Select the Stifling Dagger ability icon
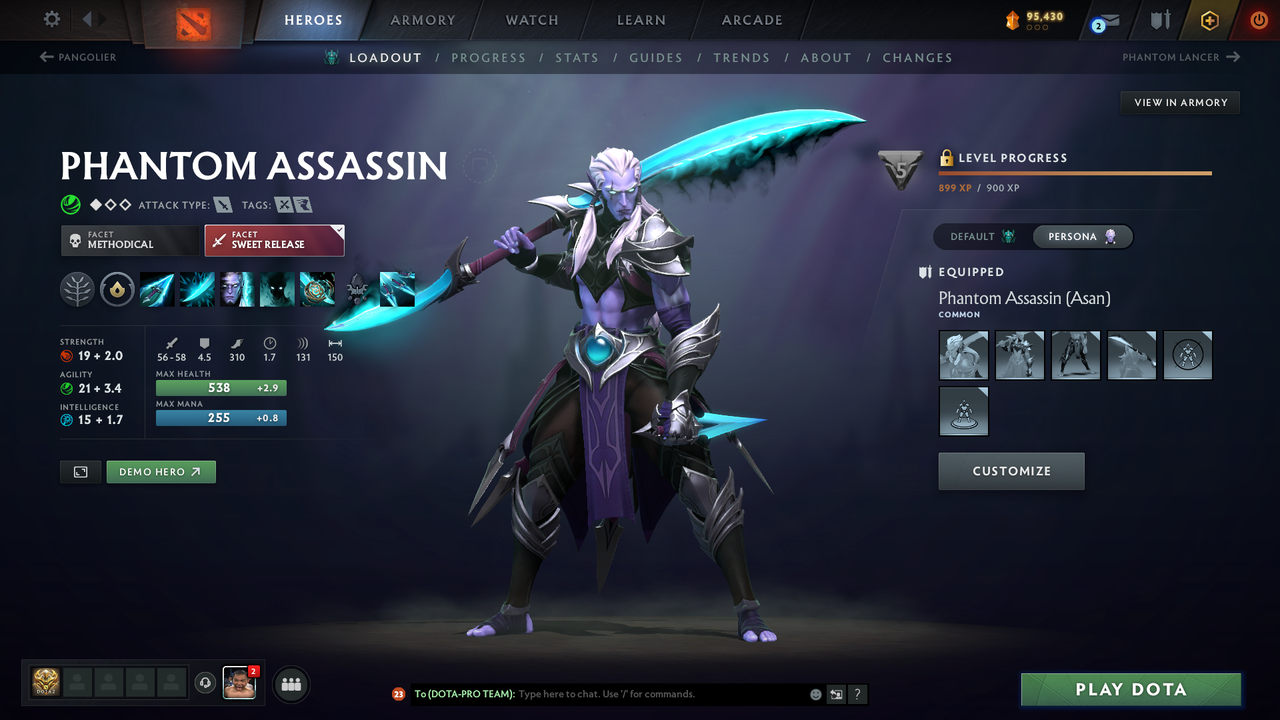The image size is (1280, 720). coord(156,289)
